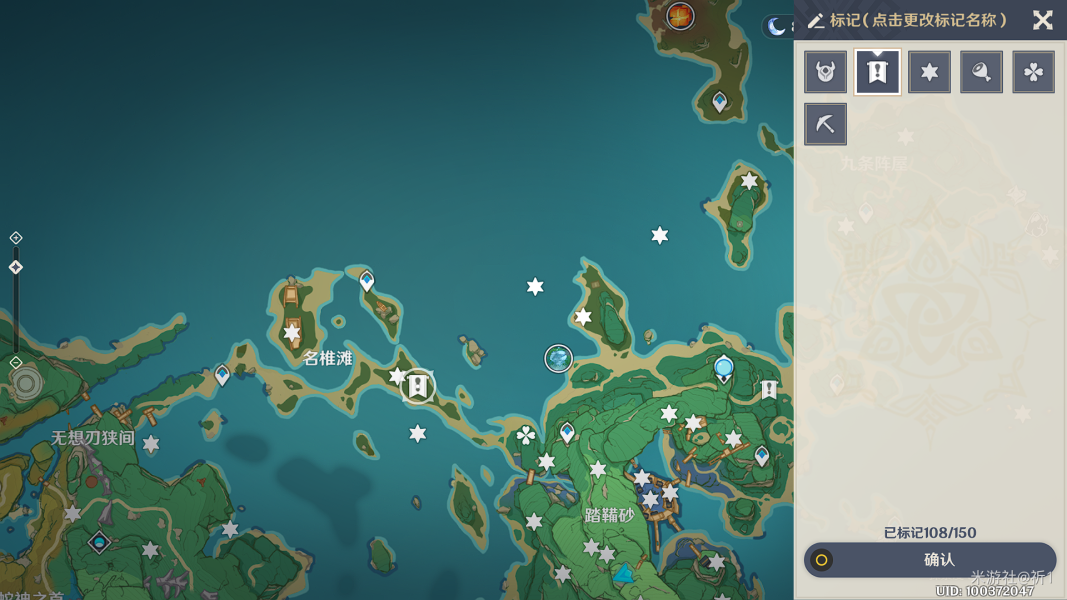1067x600 pixels.
Task: Click the map zoom slider handle
Action: (16, 267)
